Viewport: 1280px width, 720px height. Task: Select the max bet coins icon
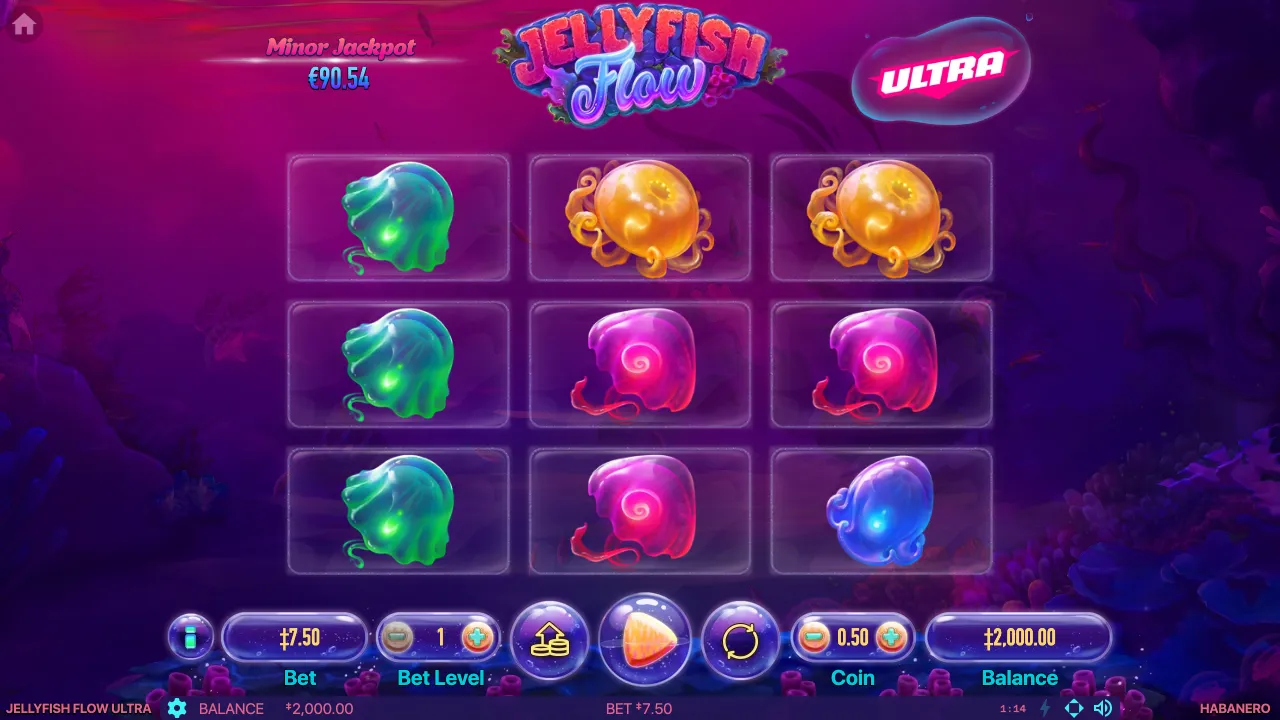click(x=549, y=641)
